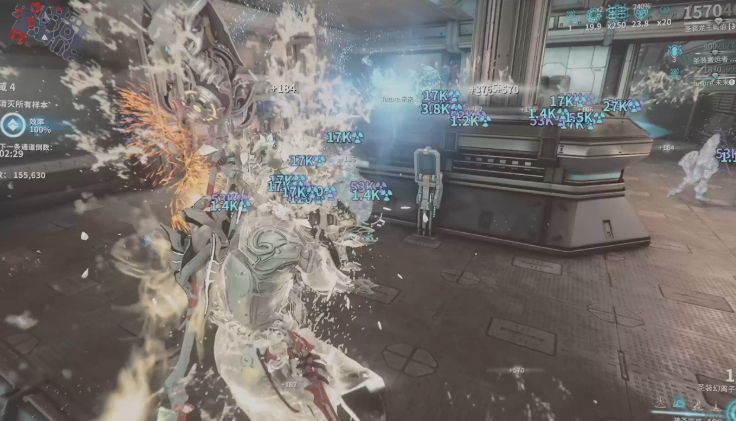This screenshot has width=736, height=421.
Task: Click the gear-shaped buff showing 19.9
Action: tap(594, 14)
